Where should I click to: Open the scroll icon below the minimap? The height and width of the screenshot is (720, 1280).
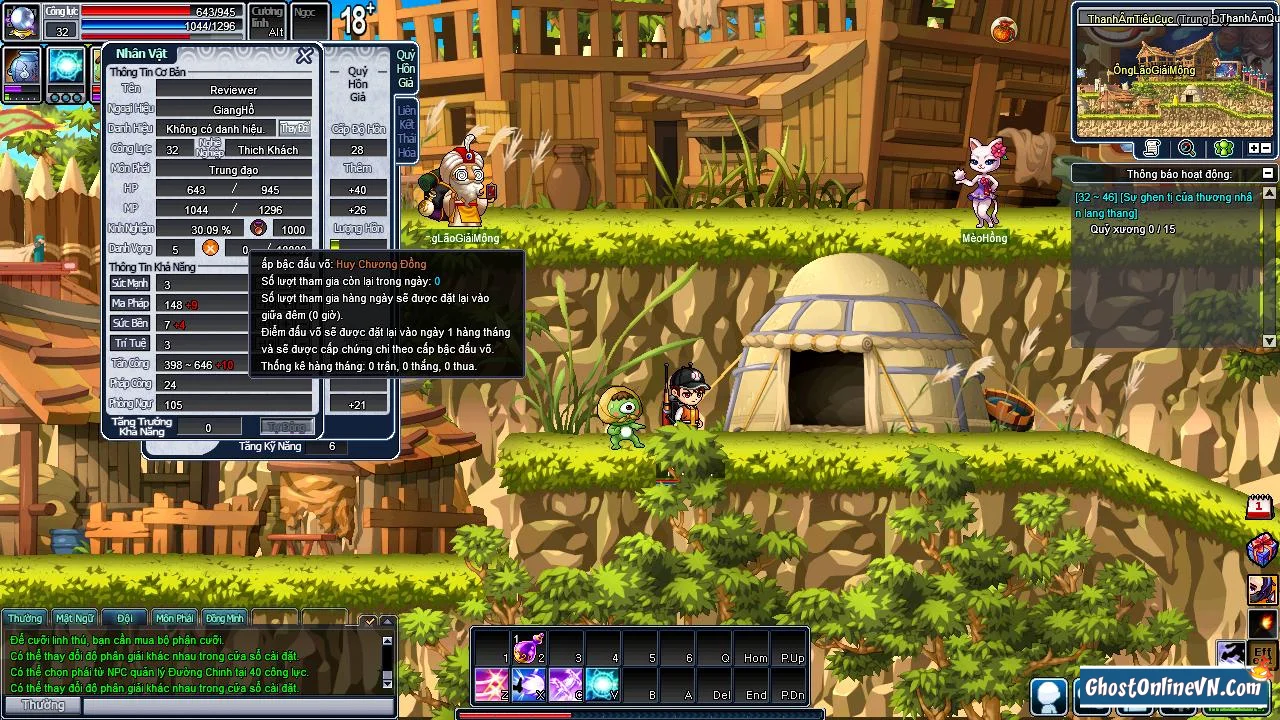coord(1152,148)
